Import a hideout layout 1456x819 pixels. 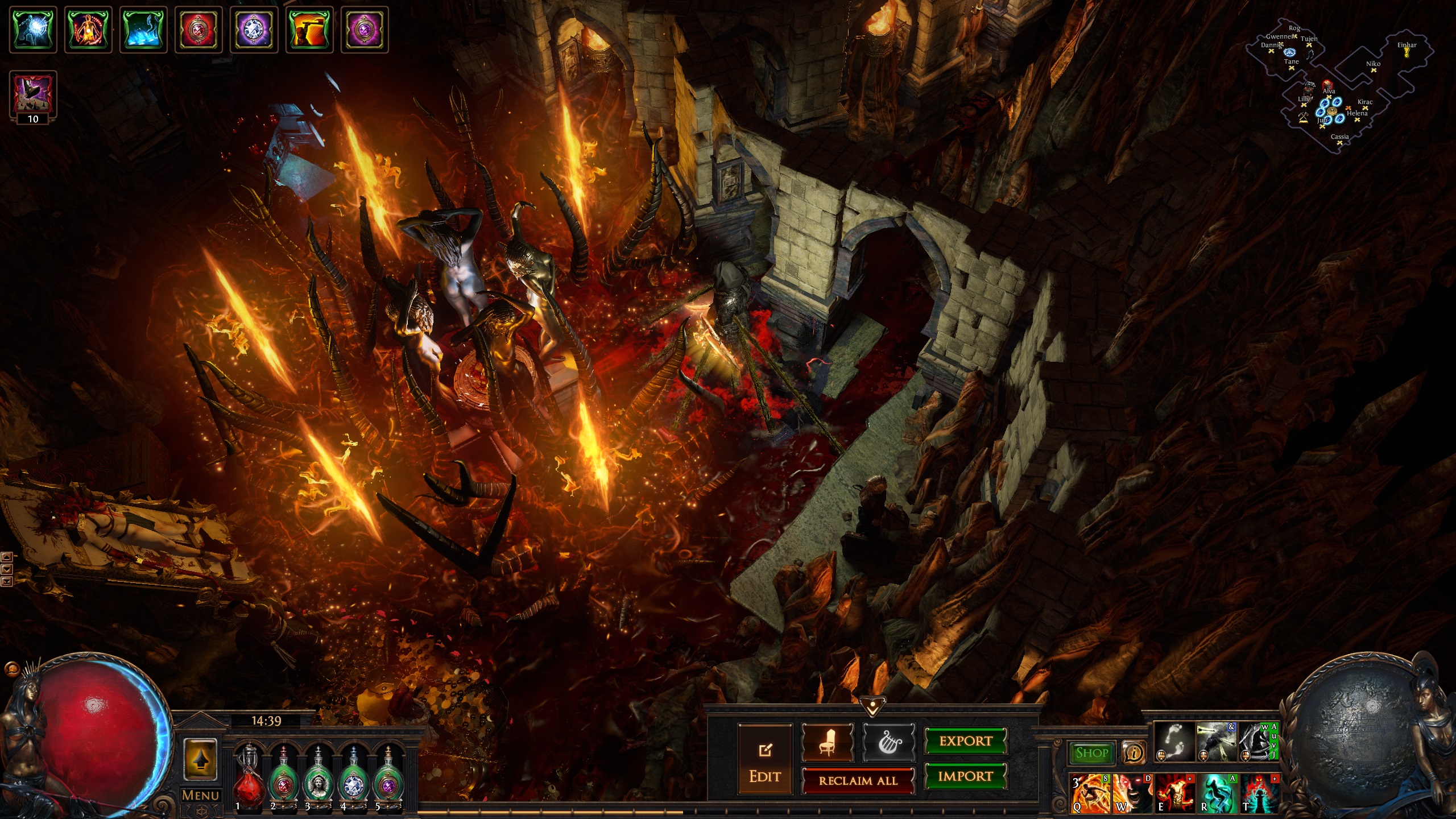pyautogui.click(x=965, y=776)
